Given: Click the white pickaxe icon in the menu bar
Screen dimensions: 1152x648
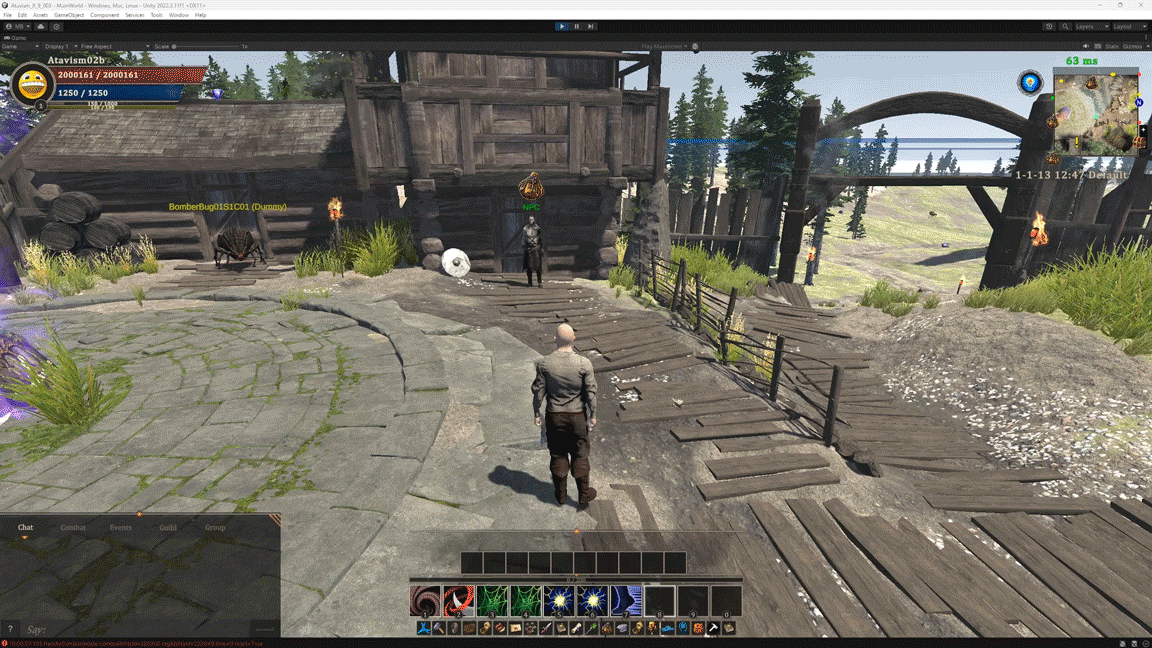Looking at the screenshot, I should (x=713, y=628).
